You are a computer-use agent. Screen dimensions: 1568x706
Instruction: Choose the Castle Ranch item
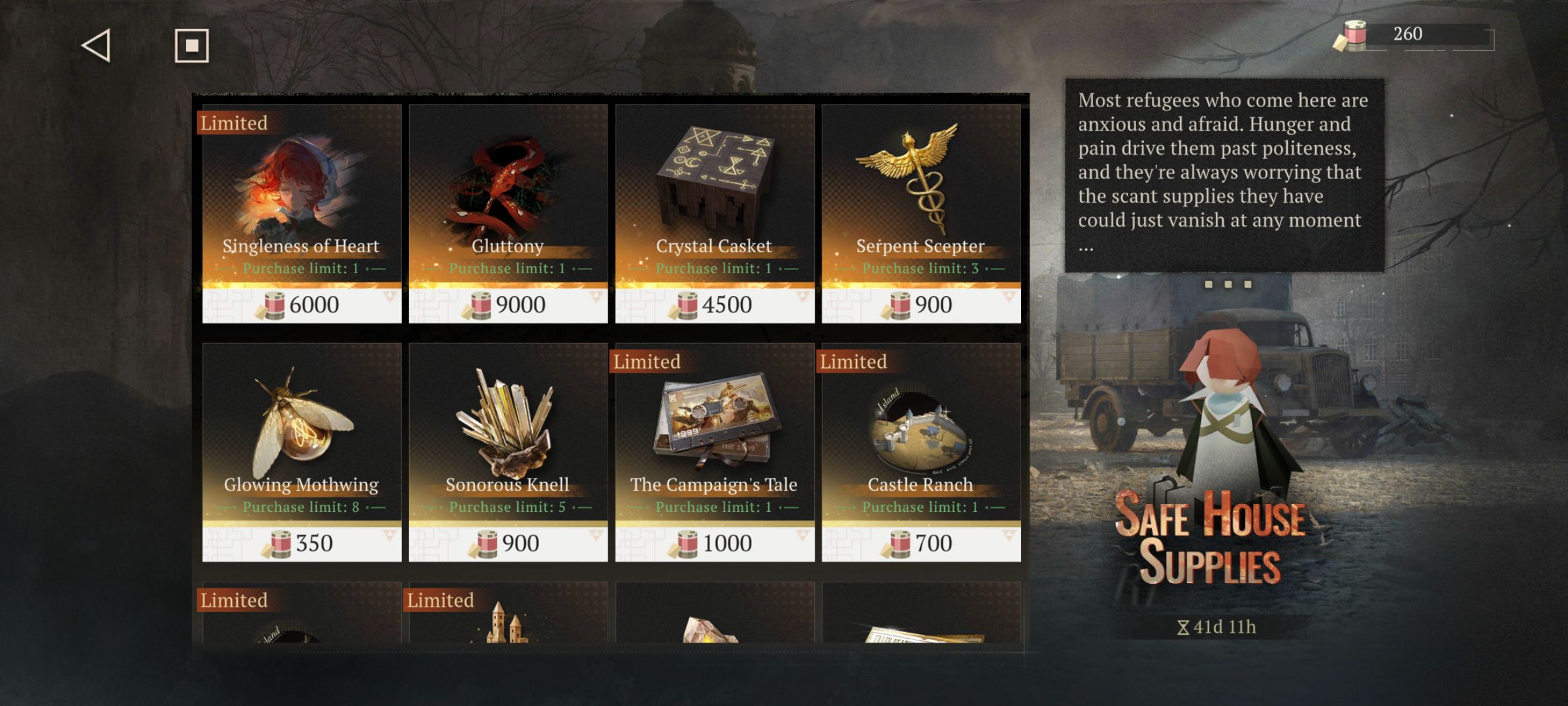[921, 452]
